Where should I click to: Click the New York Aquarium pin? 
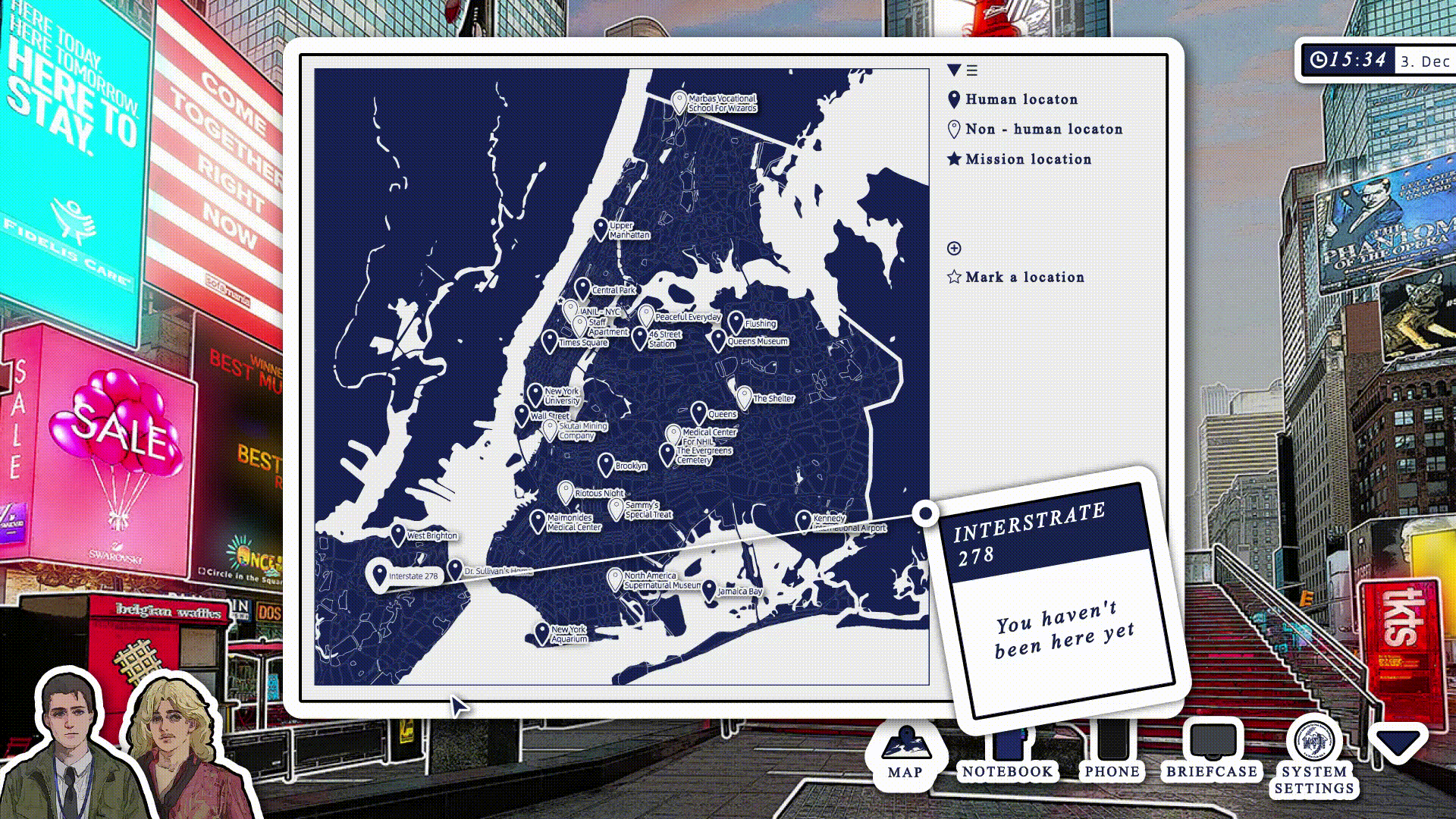point(541,632)
